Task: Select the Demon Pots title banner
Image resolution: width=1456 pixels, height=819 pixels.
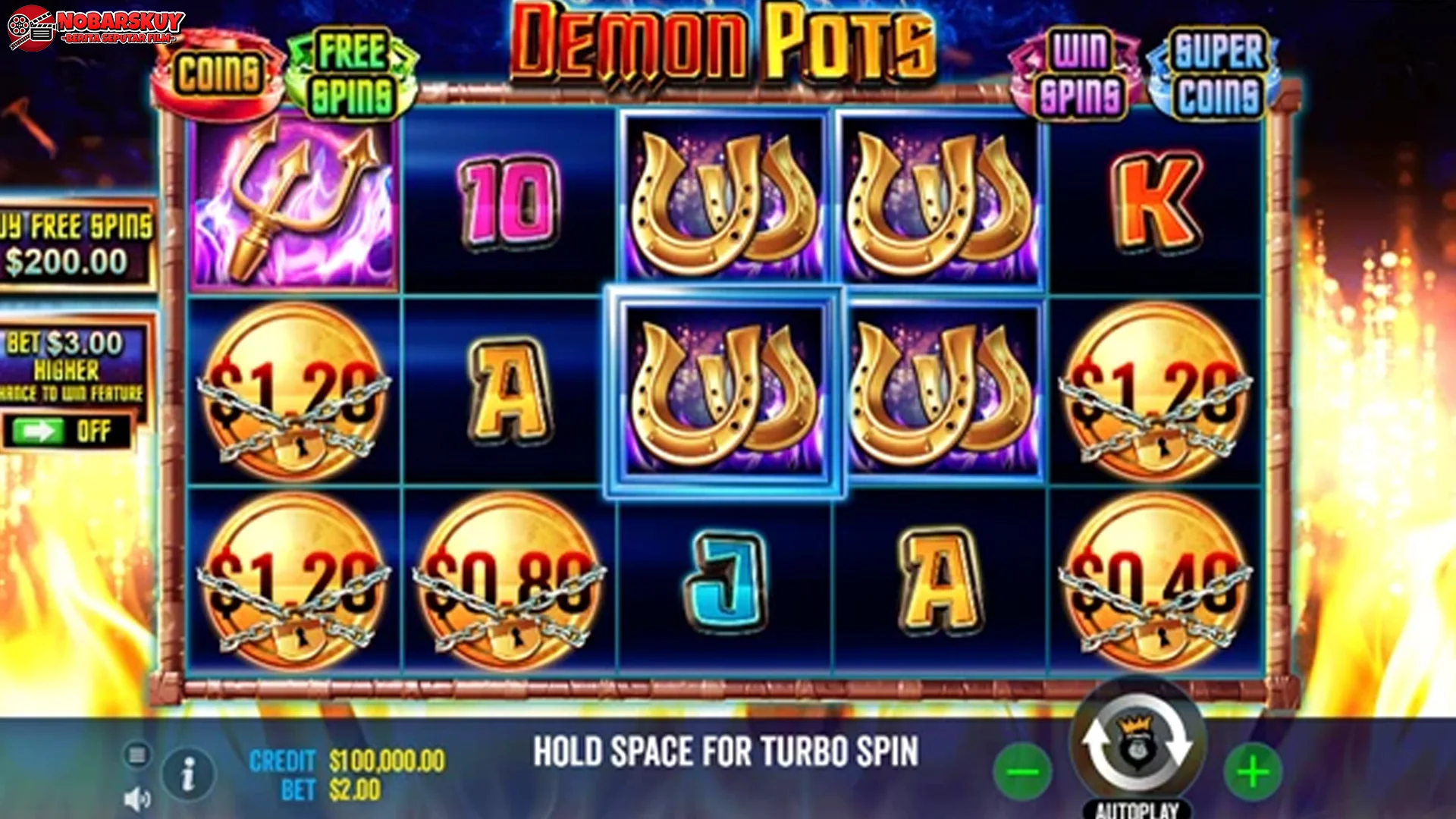Action: pos(720,45)
